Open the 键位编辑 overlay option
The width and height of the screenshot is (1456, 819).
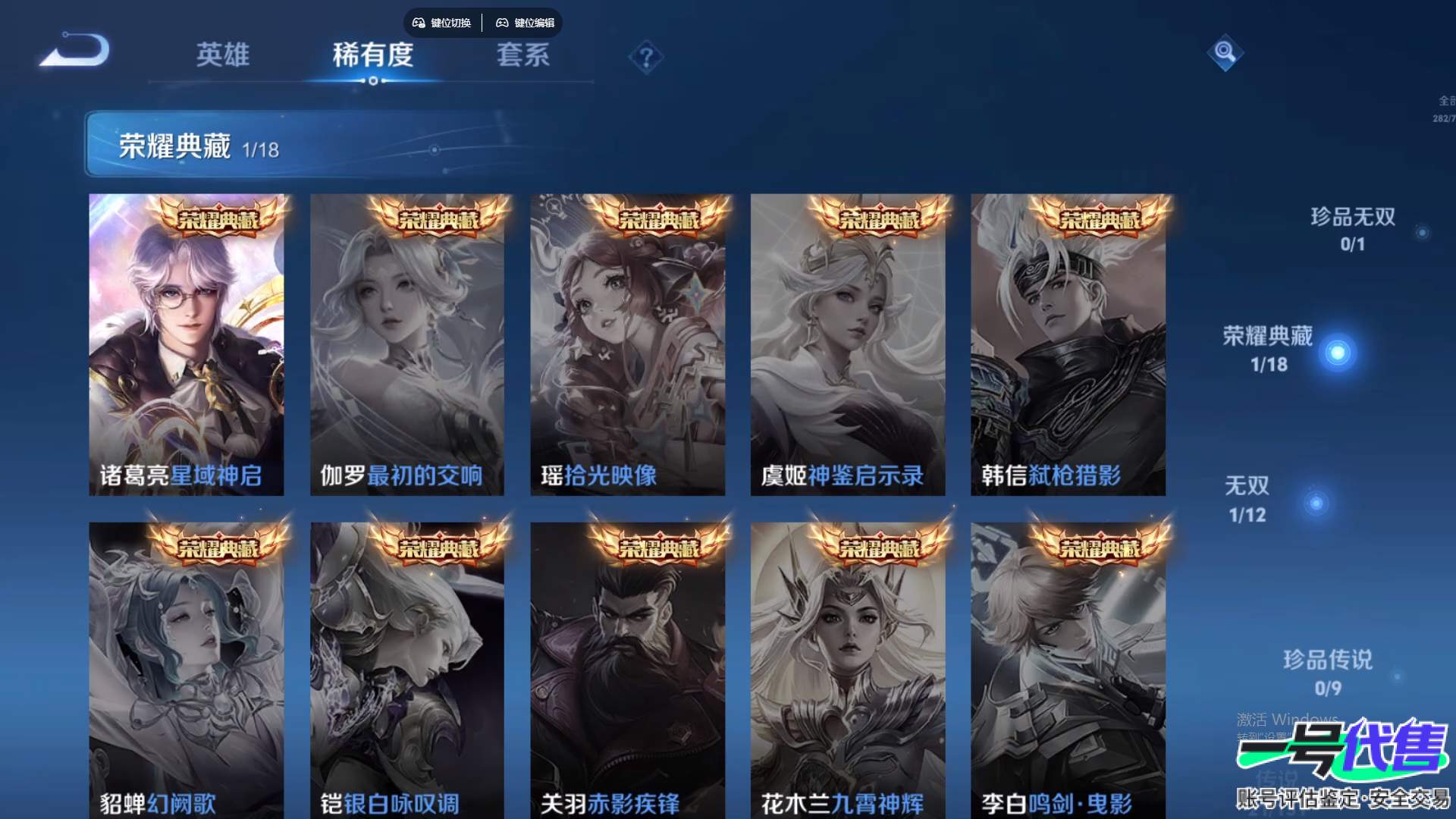[526, 23]
